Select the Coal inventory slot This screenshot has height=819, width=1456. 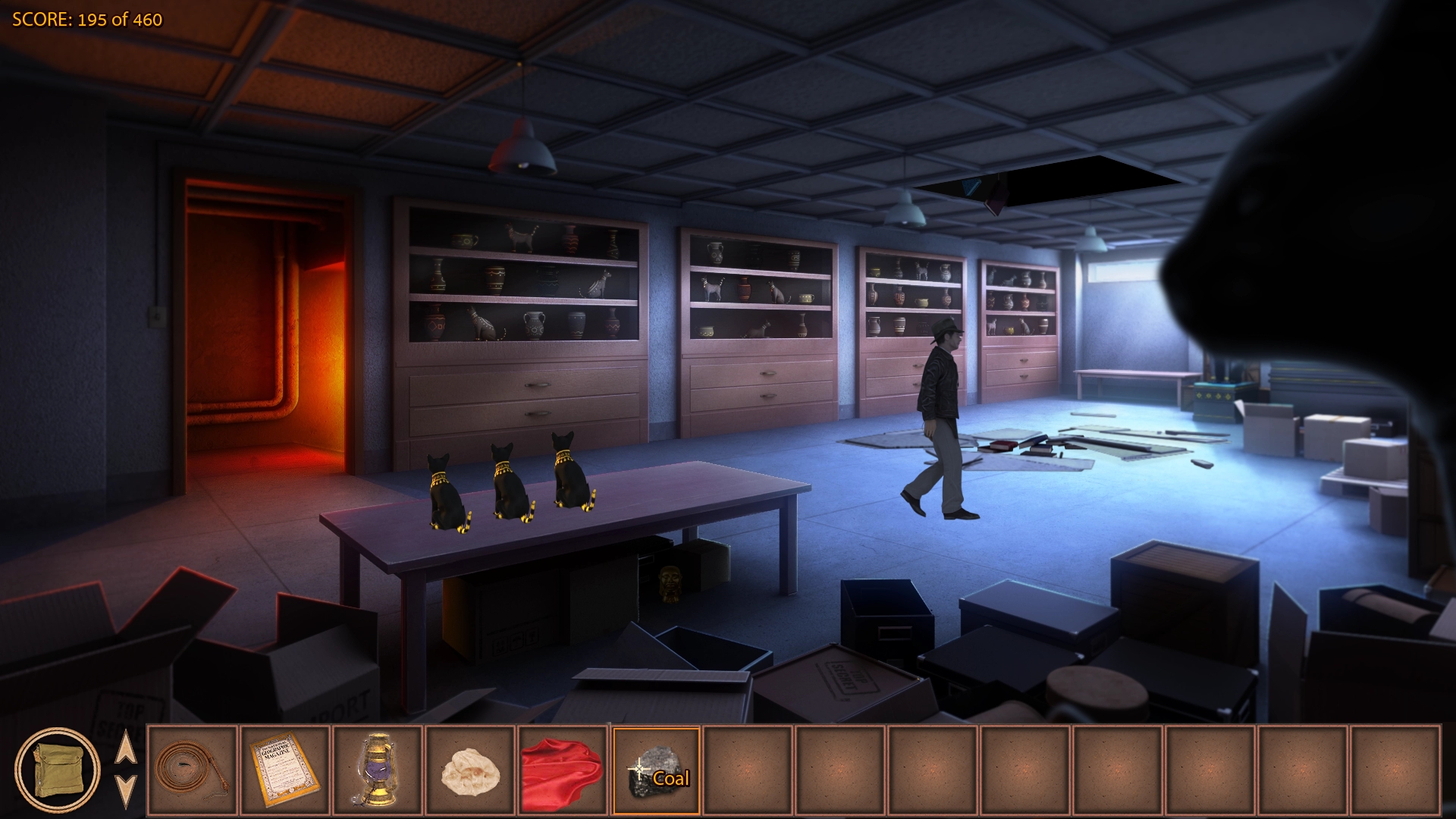(656, 770)
